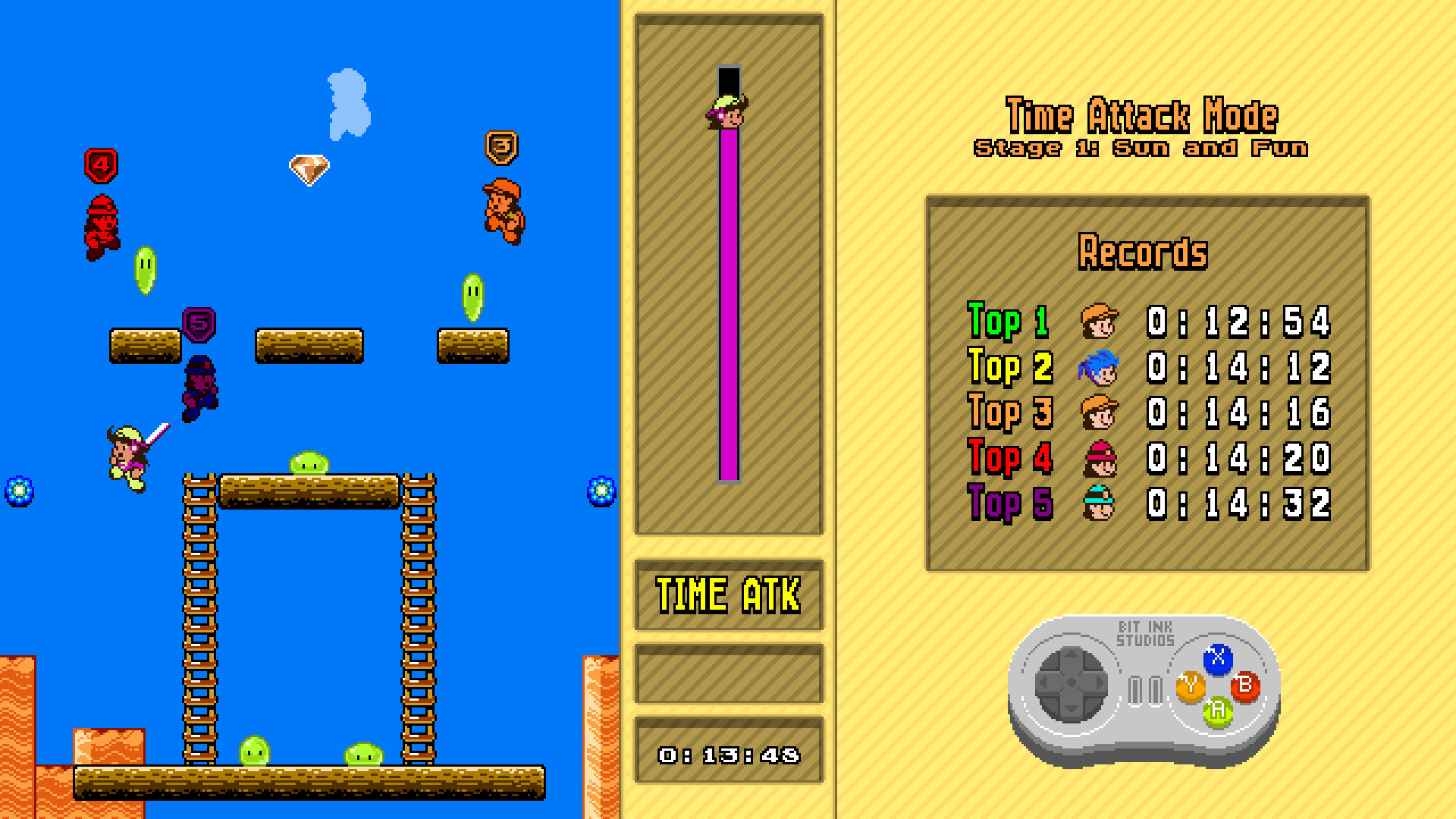The height and width of the screenshot is (819, 1456).
Task: Select the Records panel heading
Action: pos(1144,253)
